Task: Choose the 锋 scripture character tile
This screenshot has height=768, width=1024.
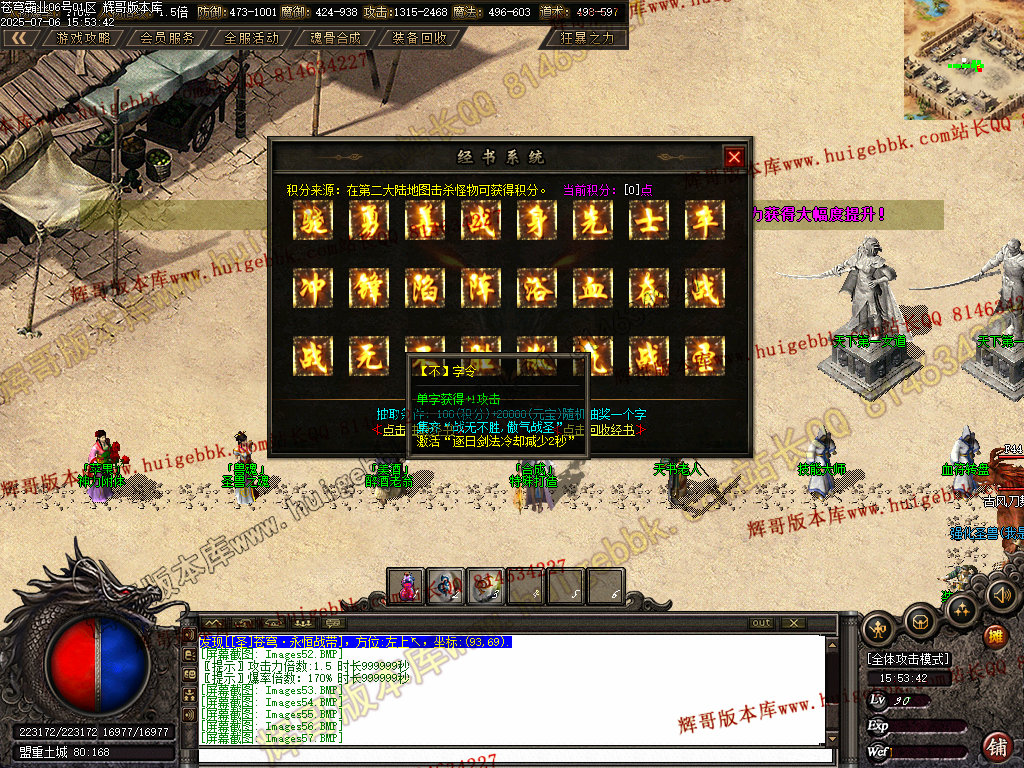Action: [x=369, y=289]
